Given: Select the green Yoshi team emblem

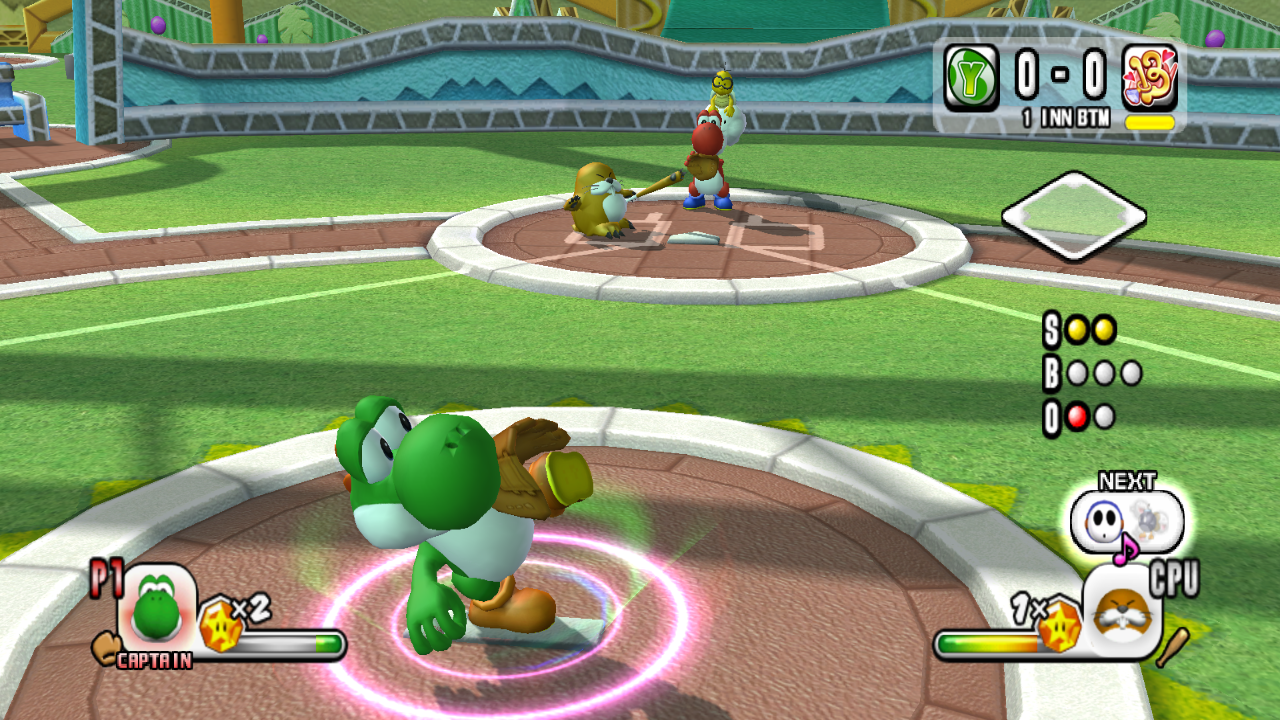Looking at the screenshot, I should (971, 78).
